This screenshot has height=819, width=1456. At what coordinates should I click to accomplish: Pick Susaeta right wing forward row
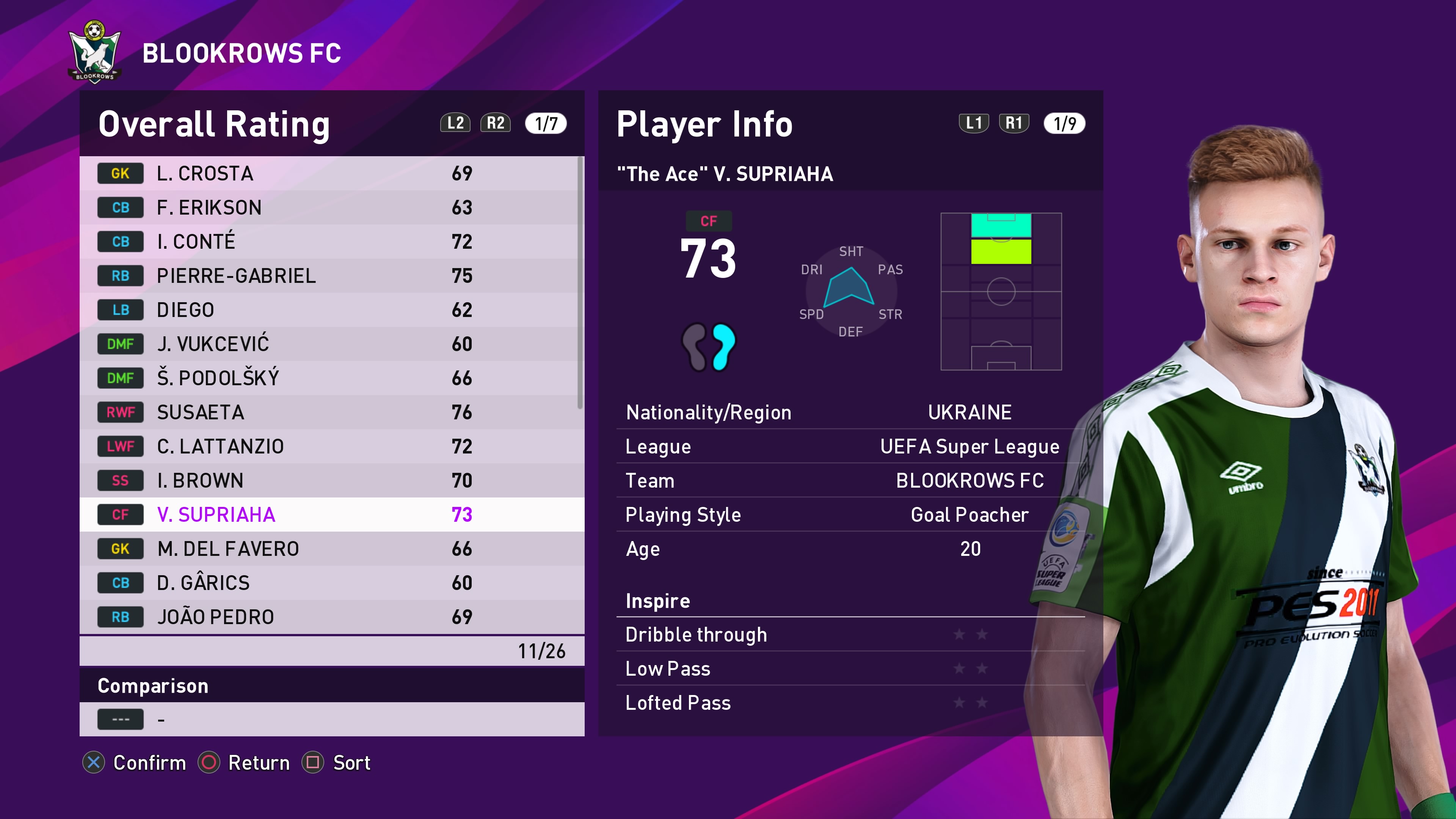pos(332,412)
